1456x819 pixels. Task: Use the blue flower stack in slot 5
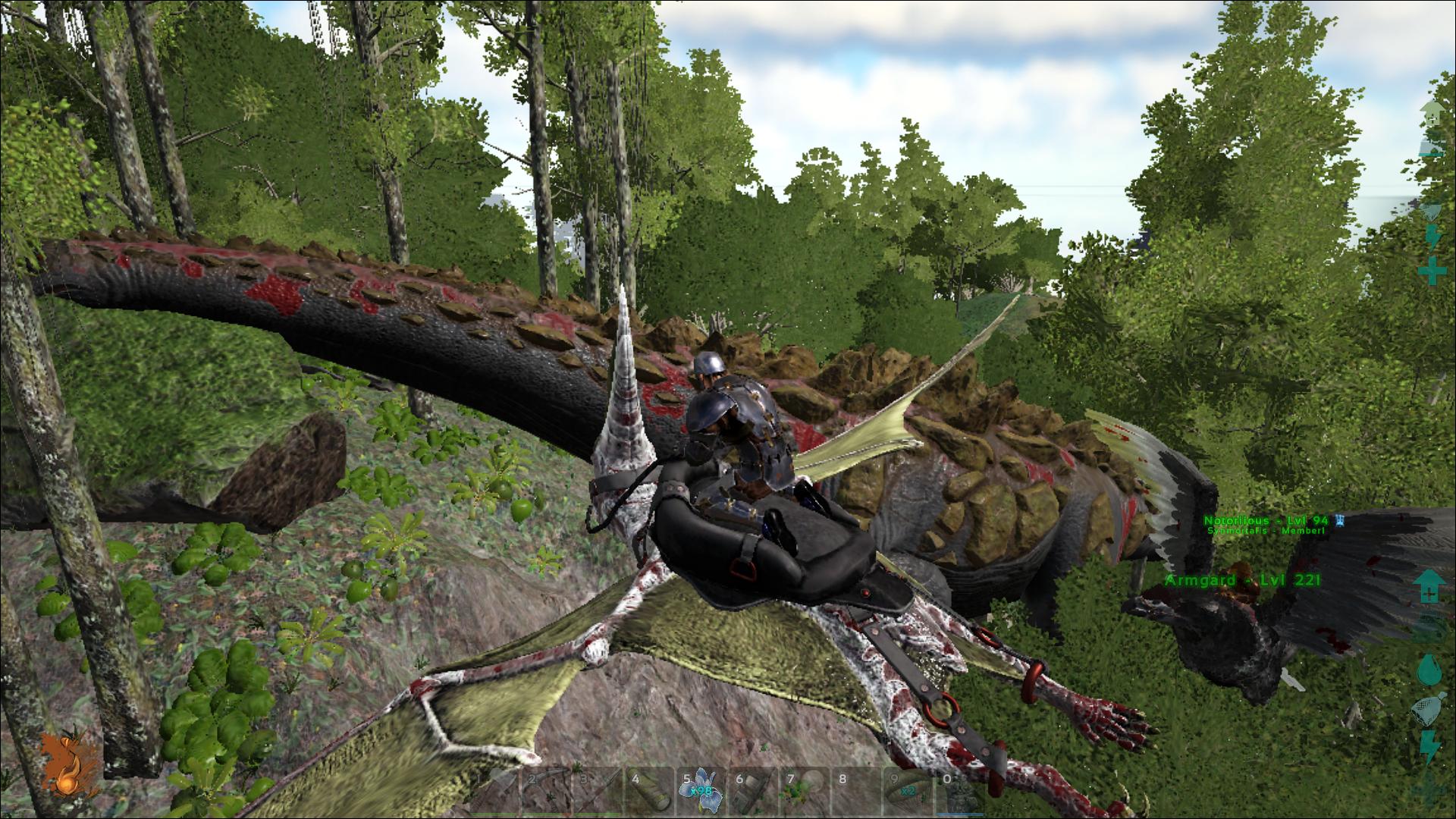pyautogui.click(x=700, y=791)
